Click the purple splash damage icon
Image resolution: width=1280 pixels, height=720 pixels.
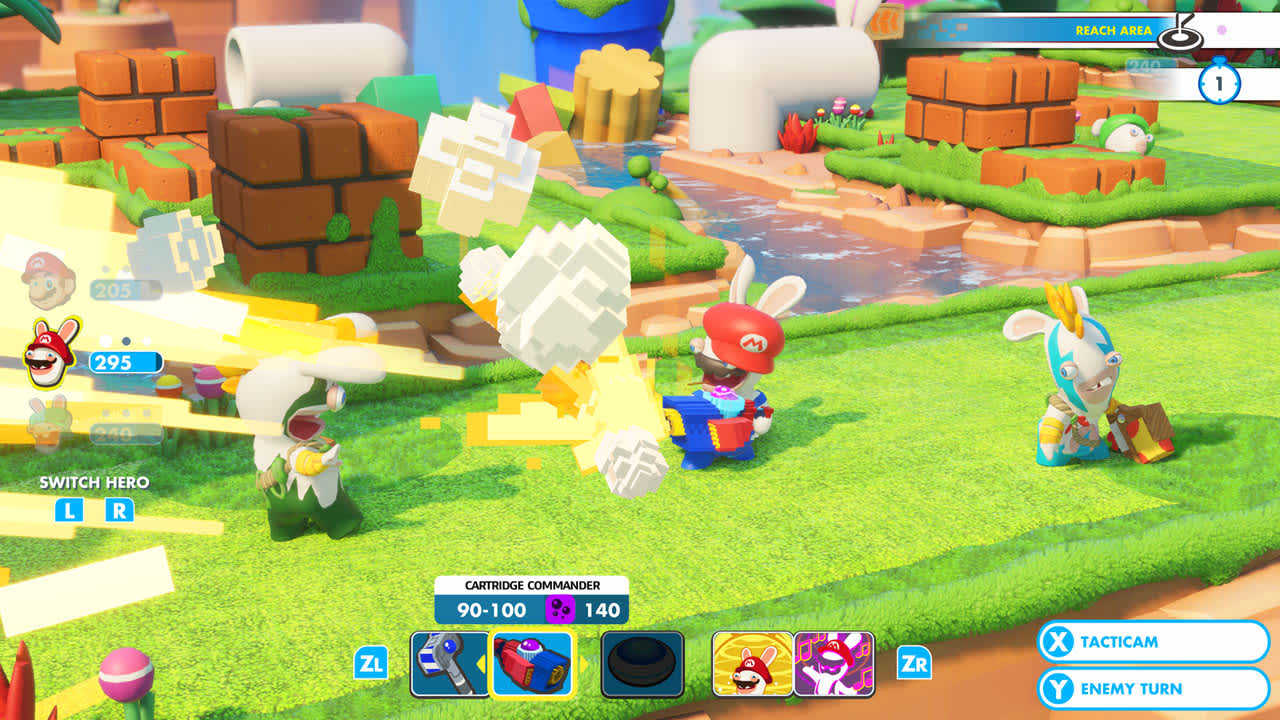click(561, 607)
